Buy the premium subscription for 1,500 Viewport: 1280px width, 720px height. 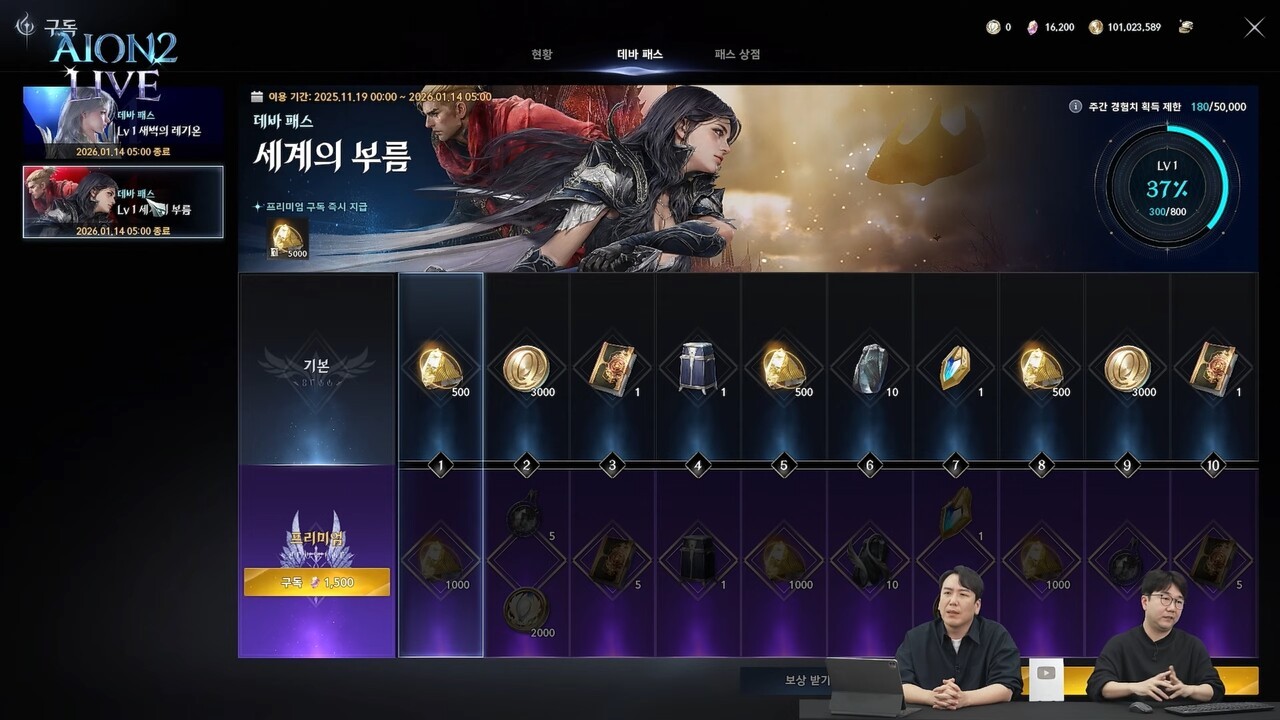[317, 582]
